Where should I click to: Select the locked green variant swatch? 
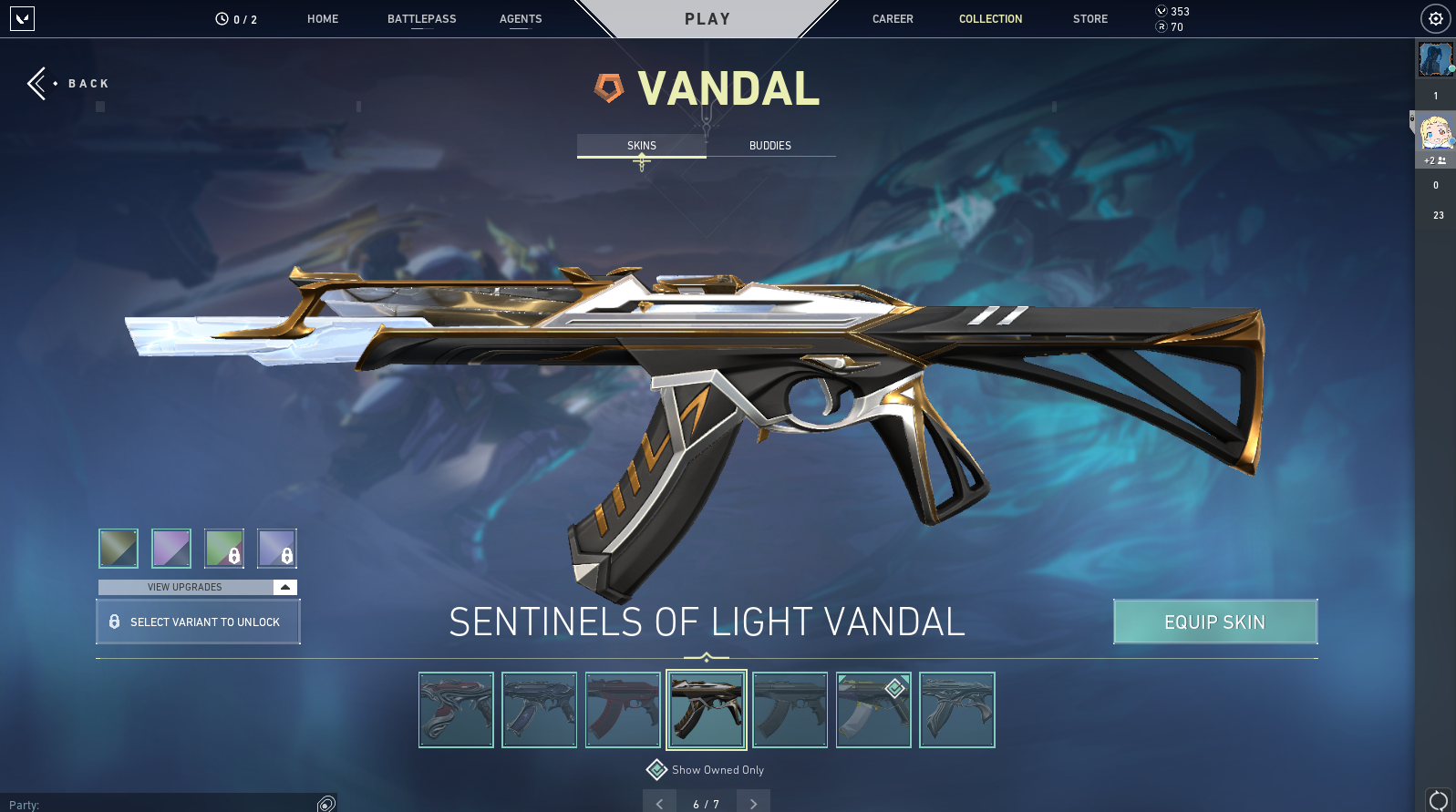click(x=224, y=548)
